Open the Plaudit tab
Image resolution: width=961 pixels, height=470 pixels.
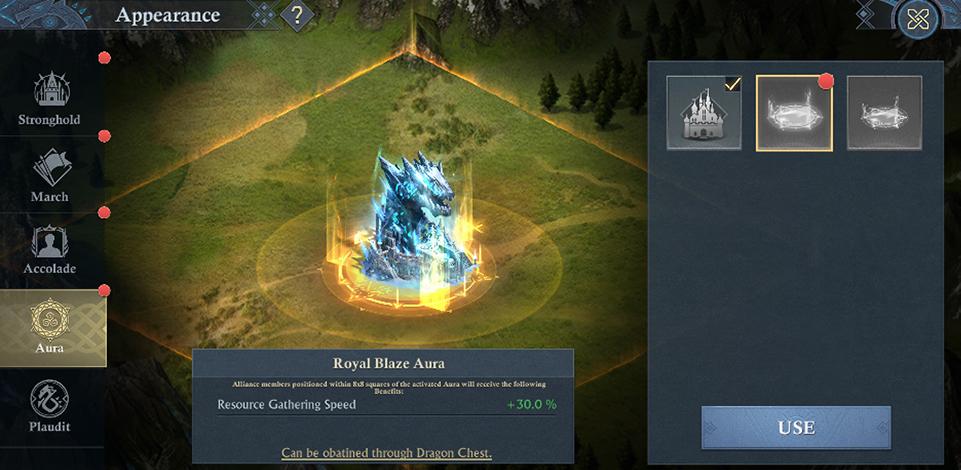coord(50,406)
